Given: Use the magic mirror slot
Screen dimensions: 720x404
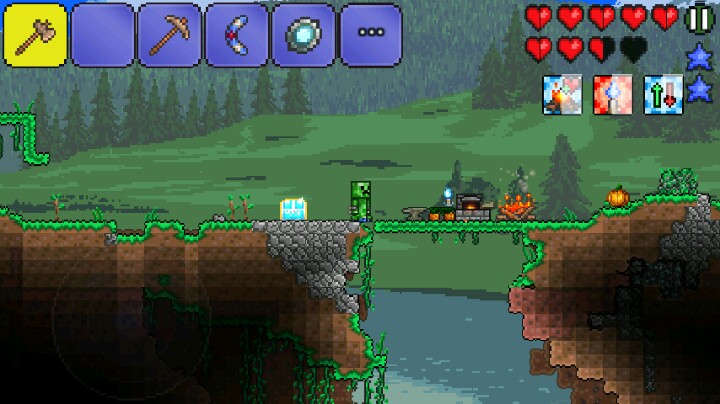Looking at the screenshot, I should (x=303, y=35).
